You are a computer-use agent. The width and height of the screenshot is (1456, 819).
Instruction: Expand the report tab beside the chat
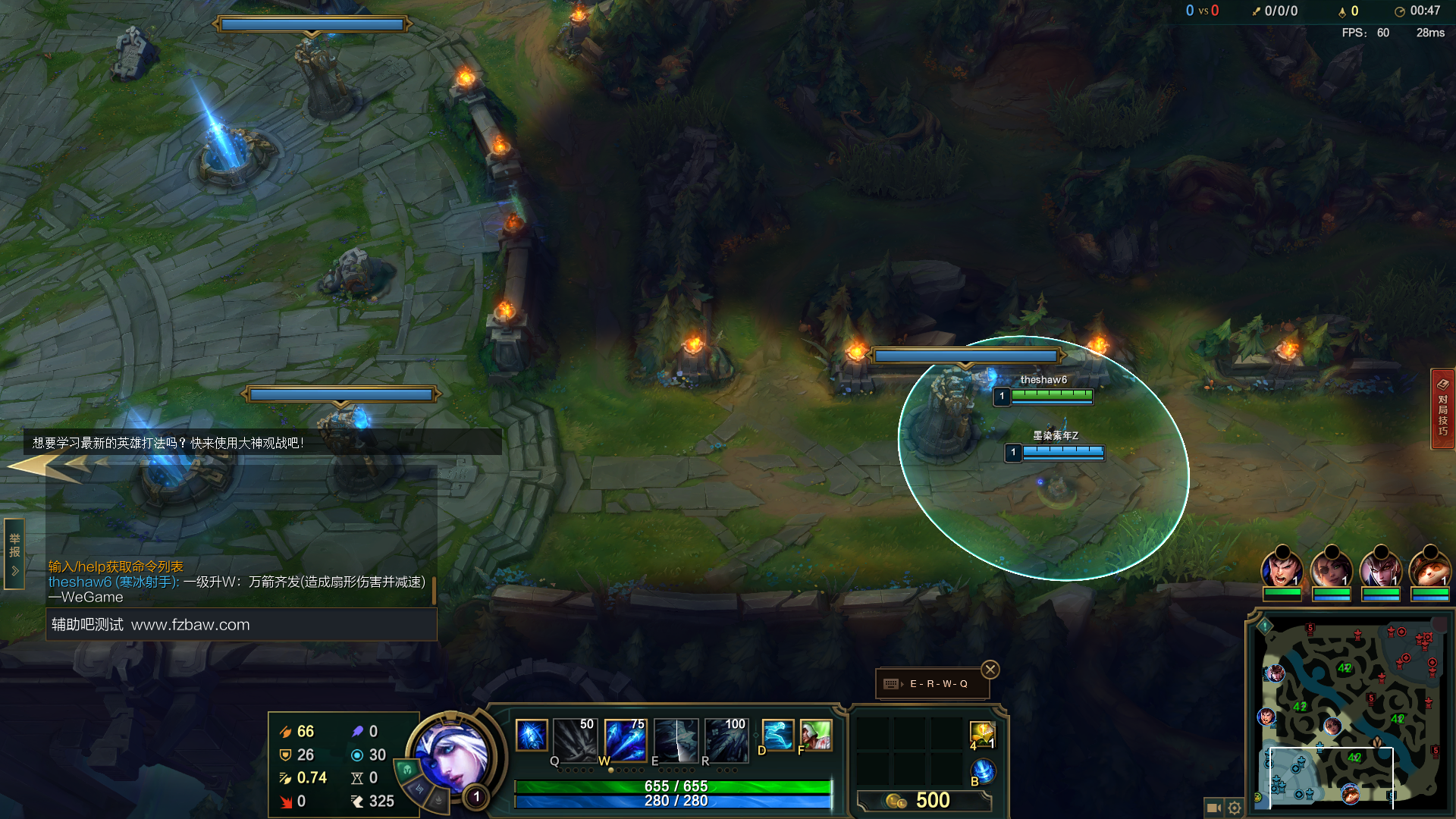[x=14, y=554]
